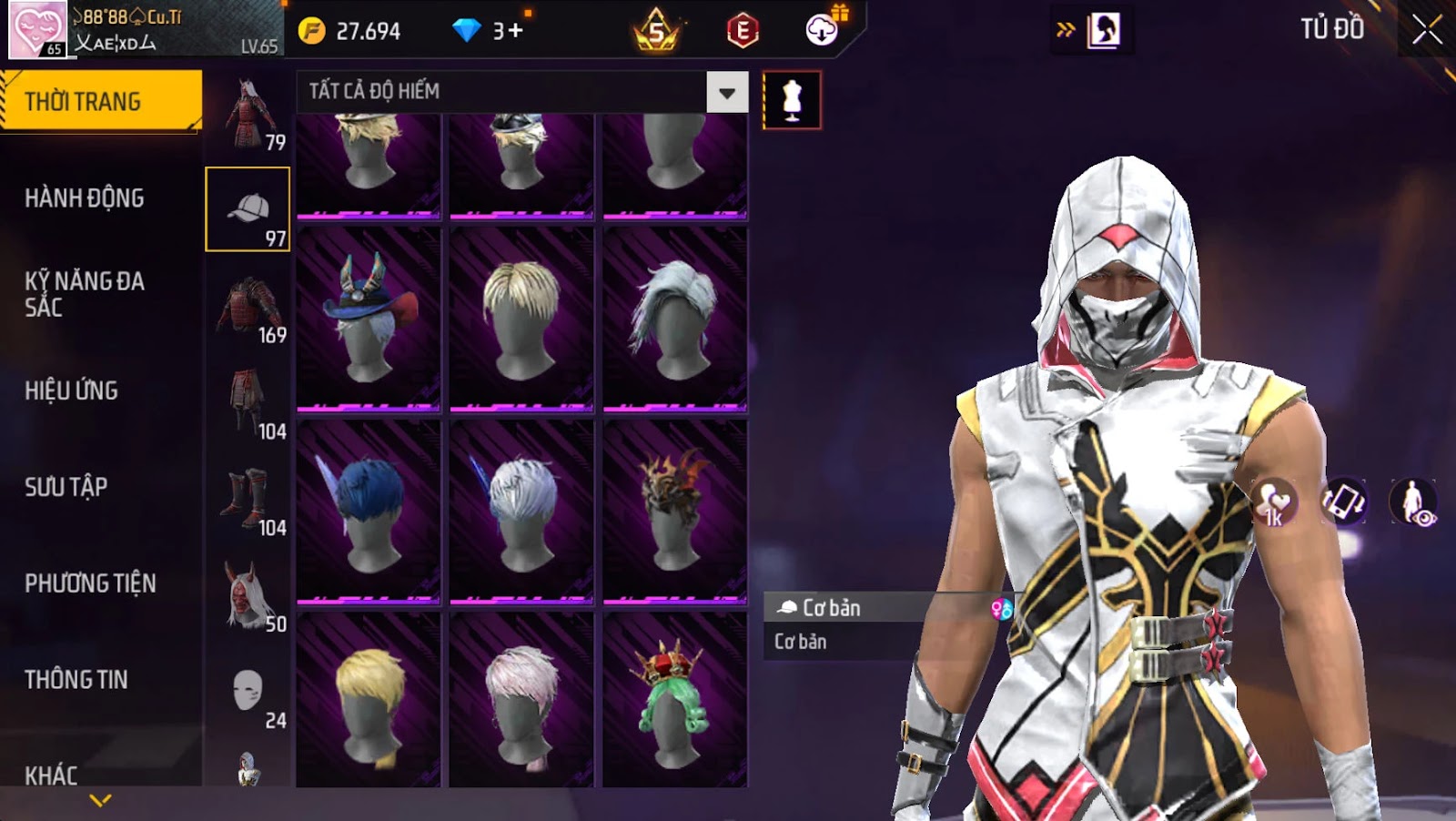
Task: Open the Tất Cả Độ Hiếm dropdown
Action: click(x=726, y=92)
